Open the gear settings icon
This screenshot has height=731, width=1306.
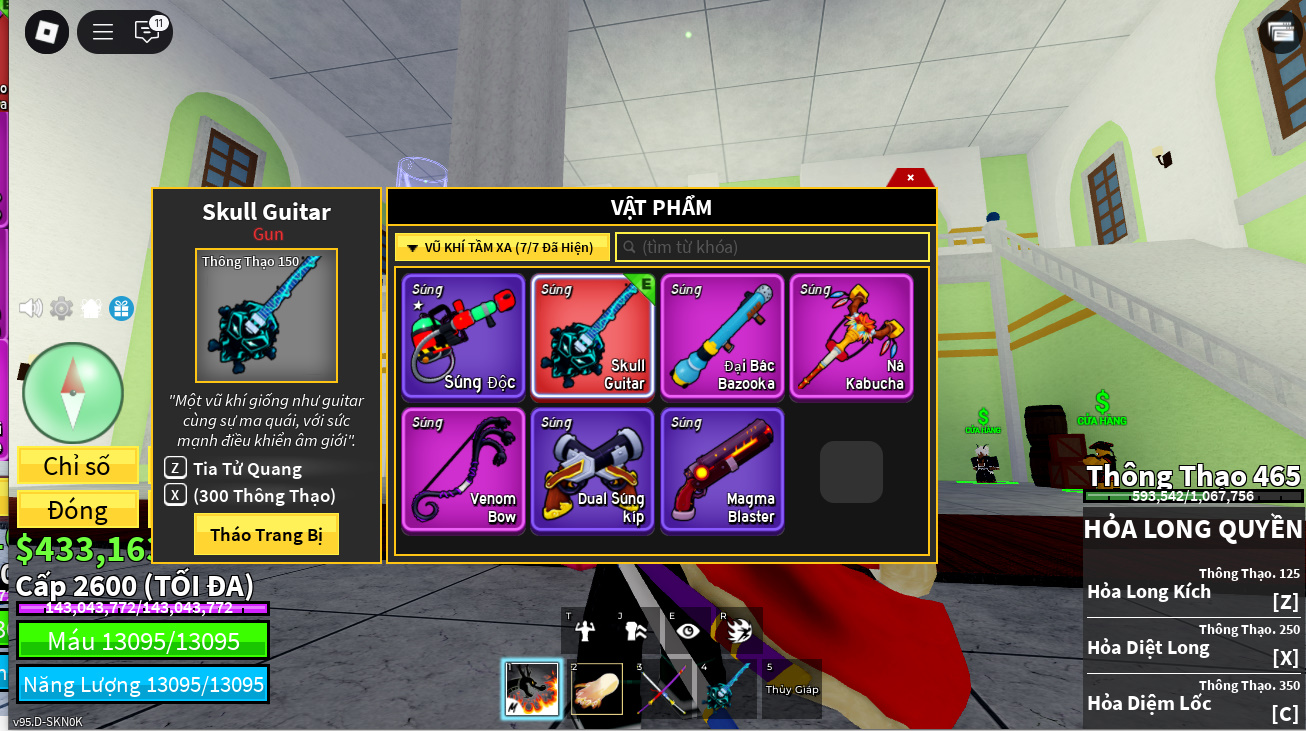click(62, 309)
